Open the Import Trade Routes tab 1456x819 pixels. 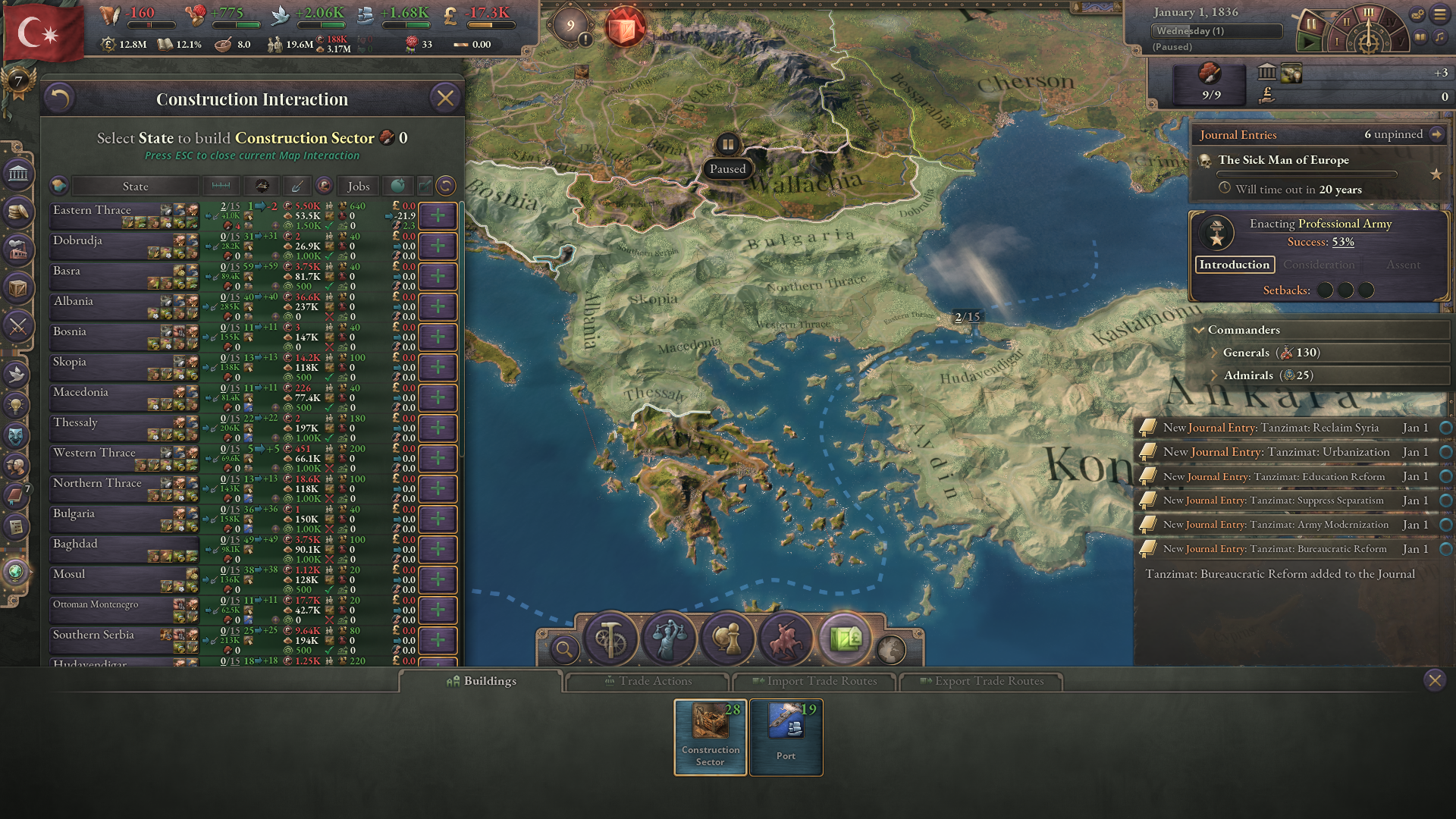pos(814,681)
